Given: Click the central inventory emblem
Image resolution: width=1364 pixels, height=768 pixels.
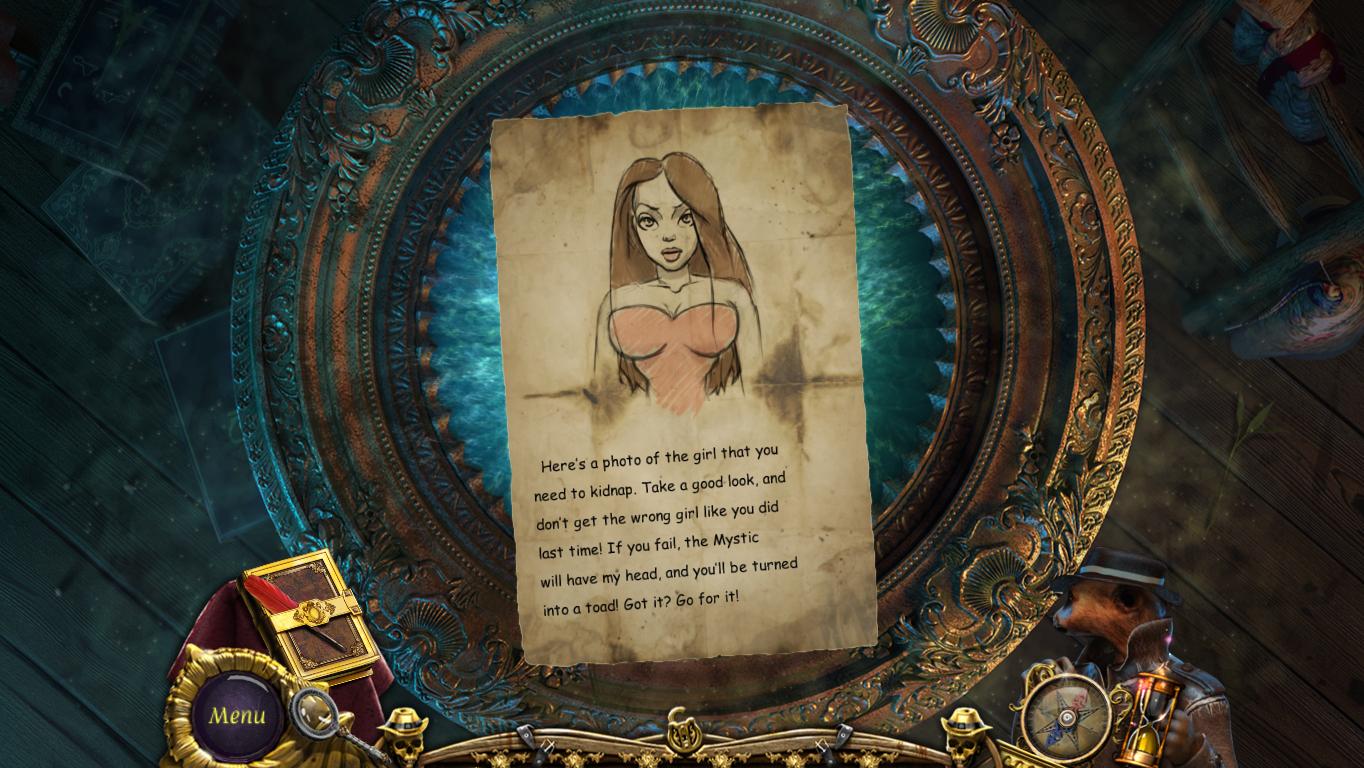Looking at the screenshot, I should pos(684,730).
